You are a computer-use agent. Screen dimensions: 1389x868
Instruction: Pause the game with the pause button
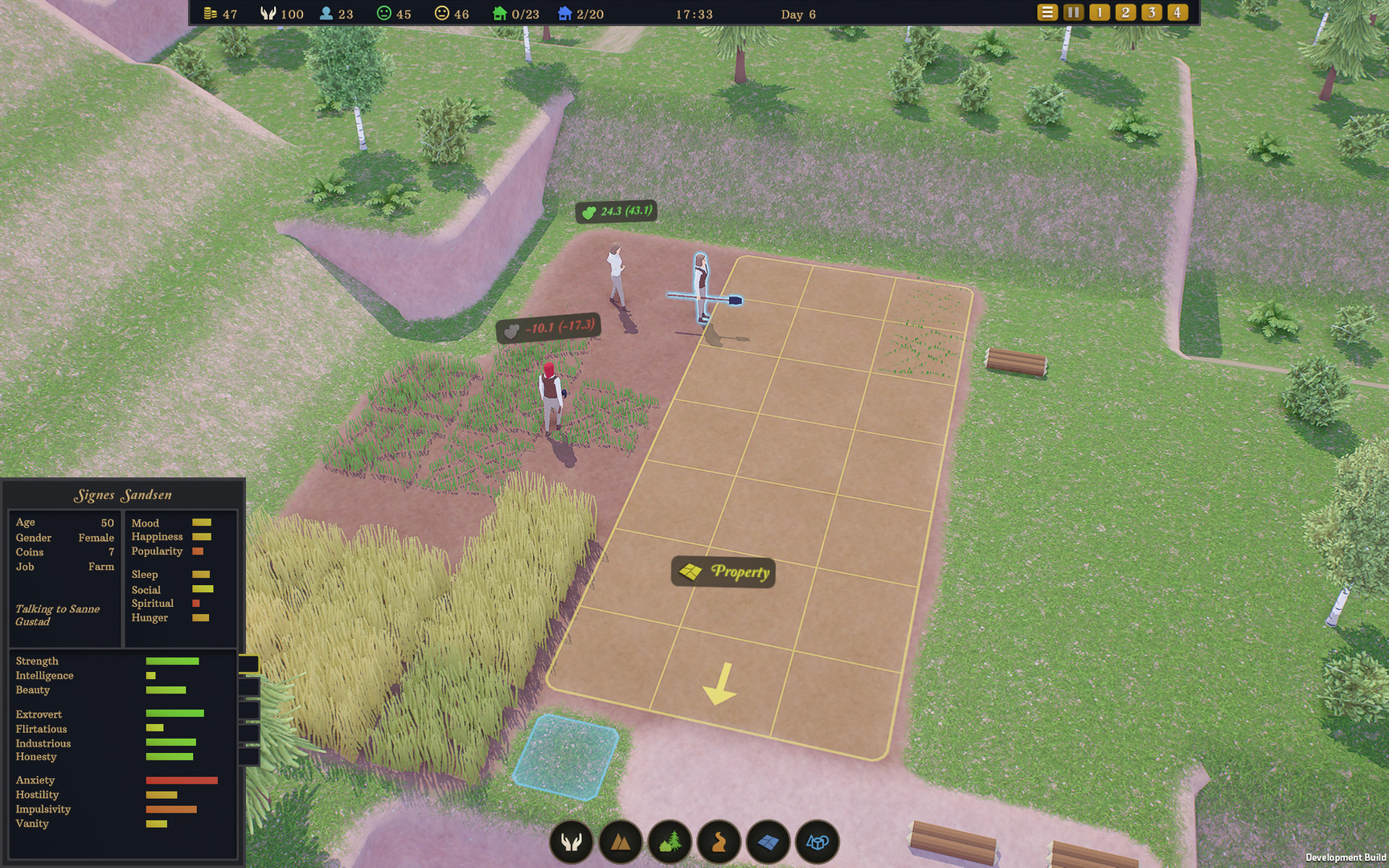1073,12
